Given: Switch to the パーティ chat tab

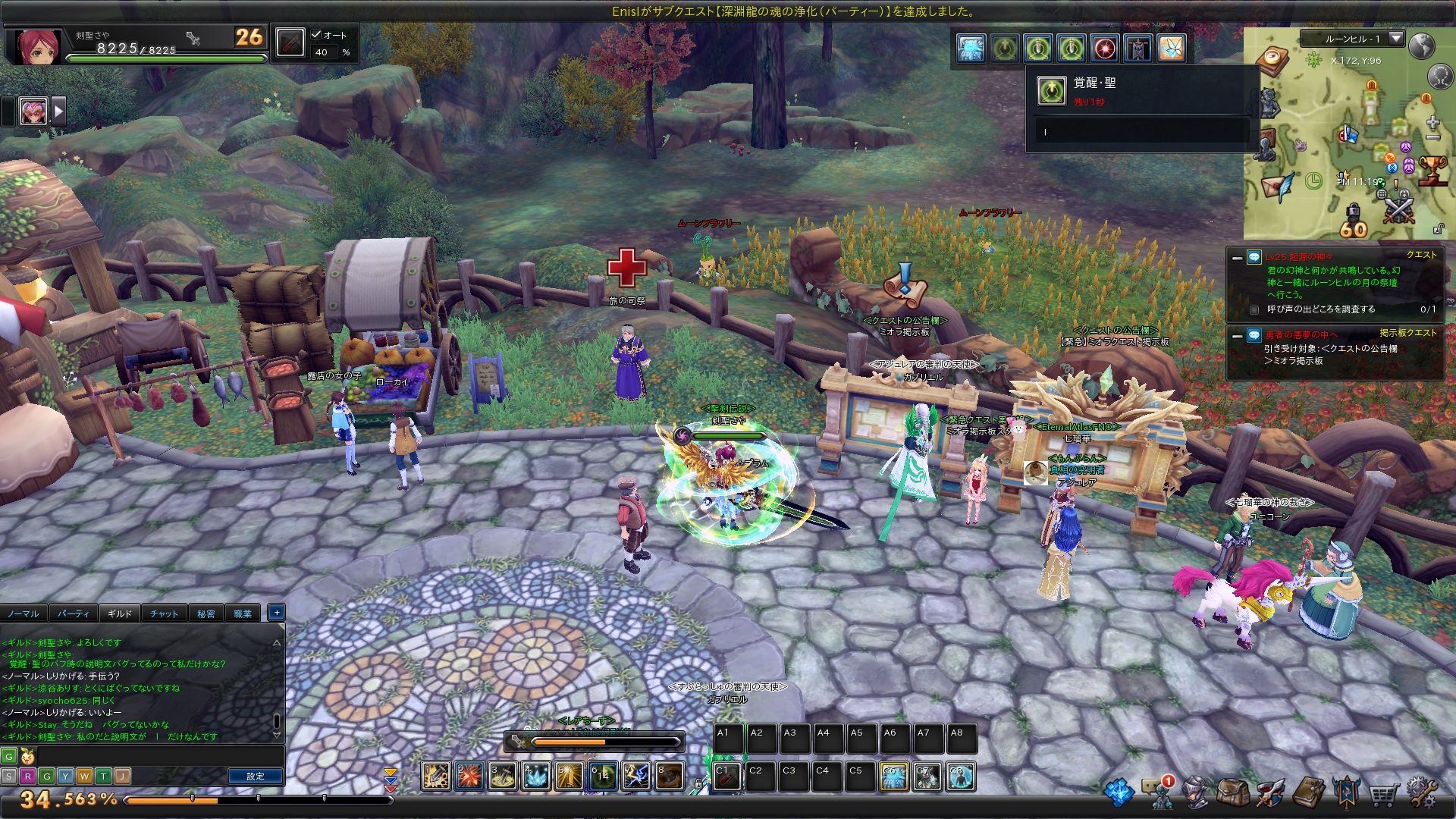Looking at the screenshot, I should 73,613.
